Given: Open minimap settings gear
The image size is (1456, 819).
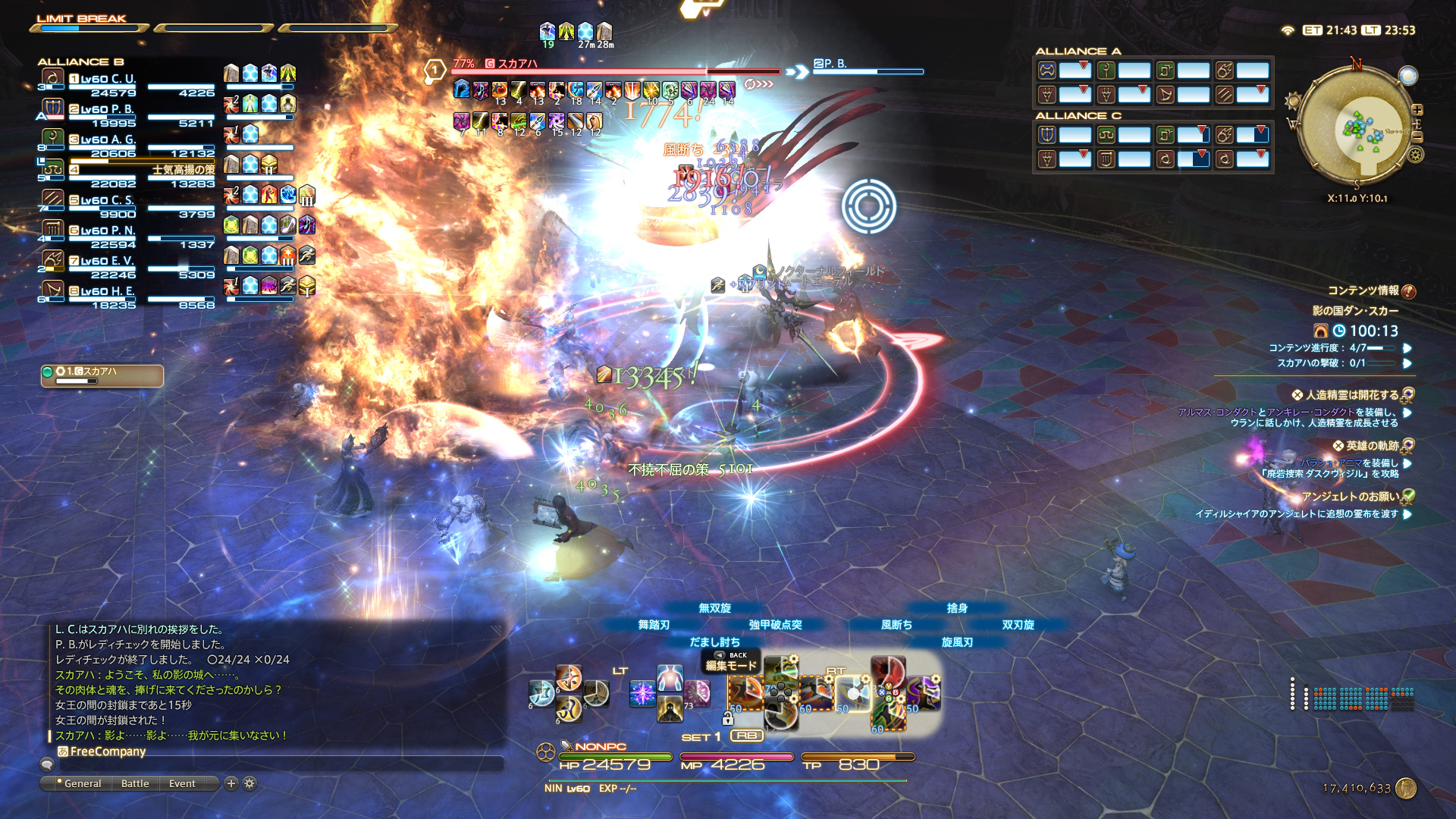Looking at the screenshot, I should [x=1415, y=155].
